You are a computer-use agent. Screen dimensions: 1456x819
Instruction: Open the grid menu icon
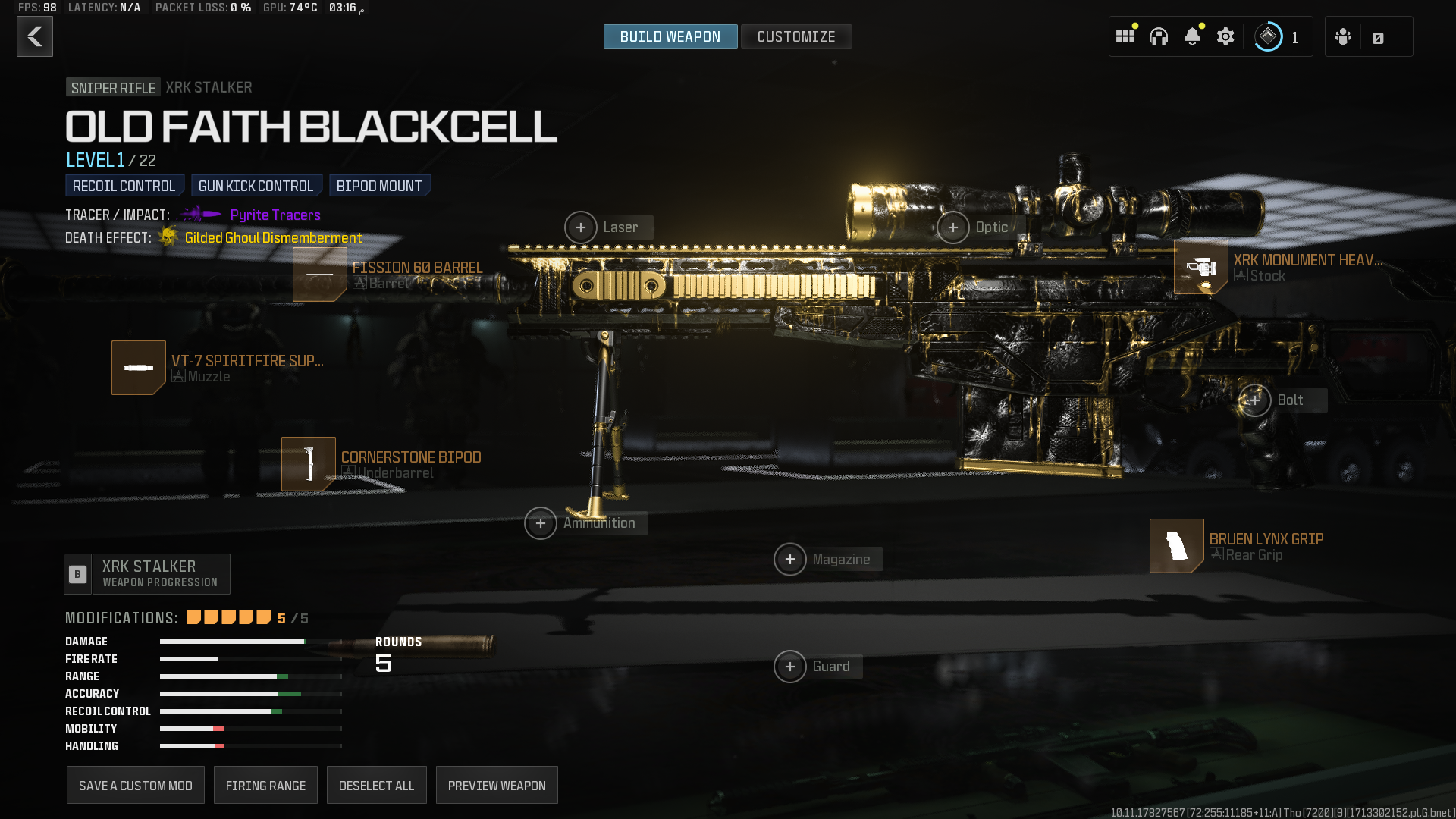(1125, 36)
